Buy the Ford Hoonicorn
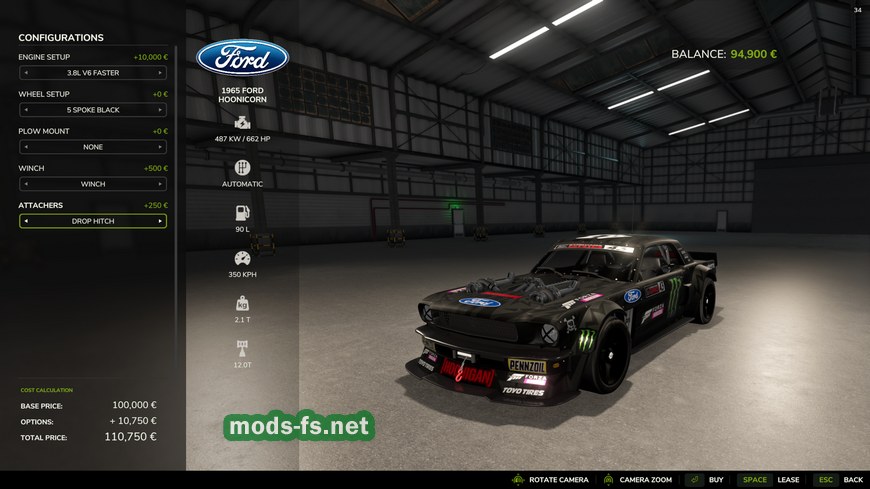The height and width of the screenshot is (489, 870). click(705, 480)
